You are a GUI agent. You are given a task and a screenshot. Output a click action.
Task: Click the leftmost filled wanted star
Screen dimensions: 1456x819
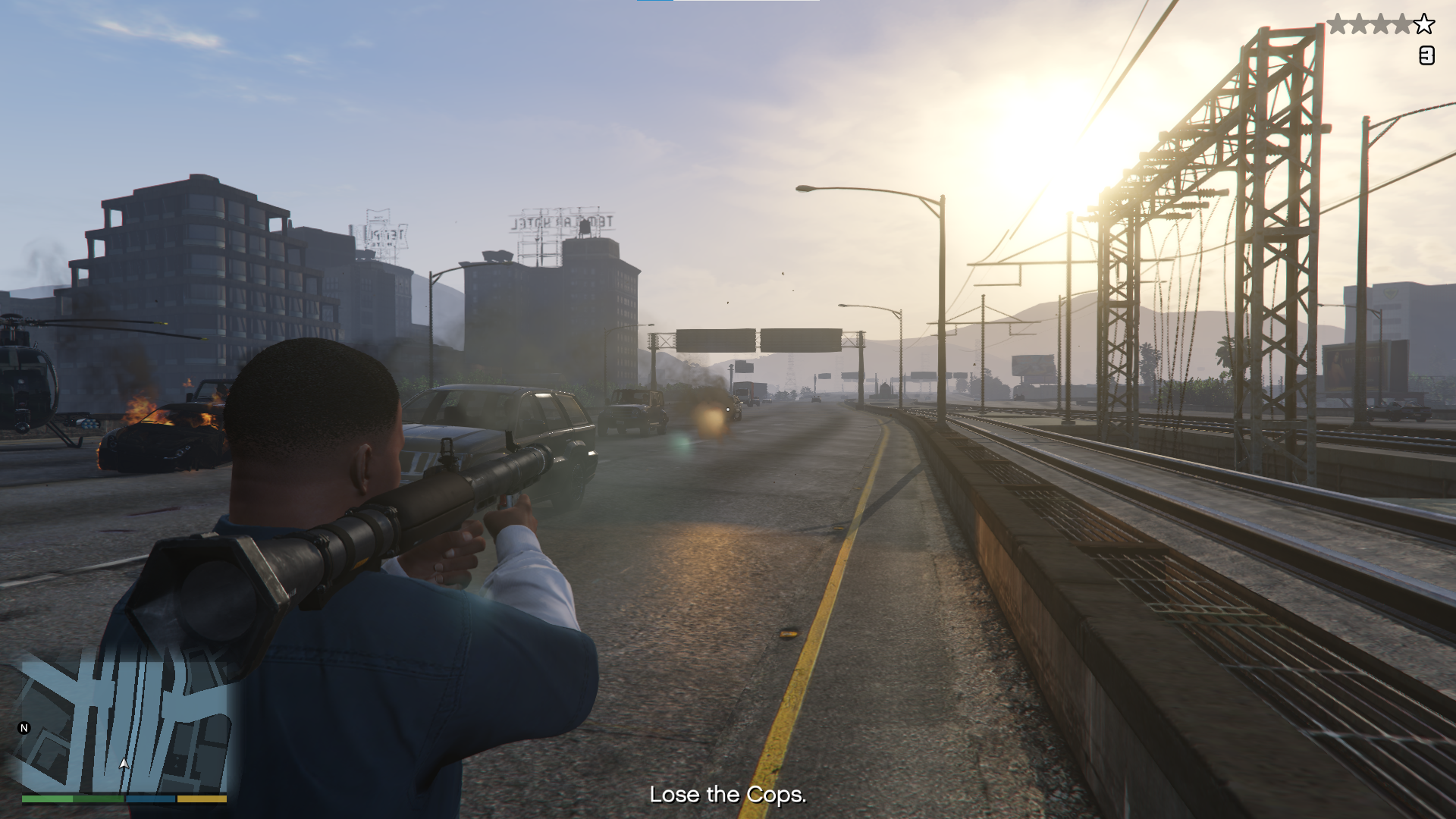(x=1338, y=24)
